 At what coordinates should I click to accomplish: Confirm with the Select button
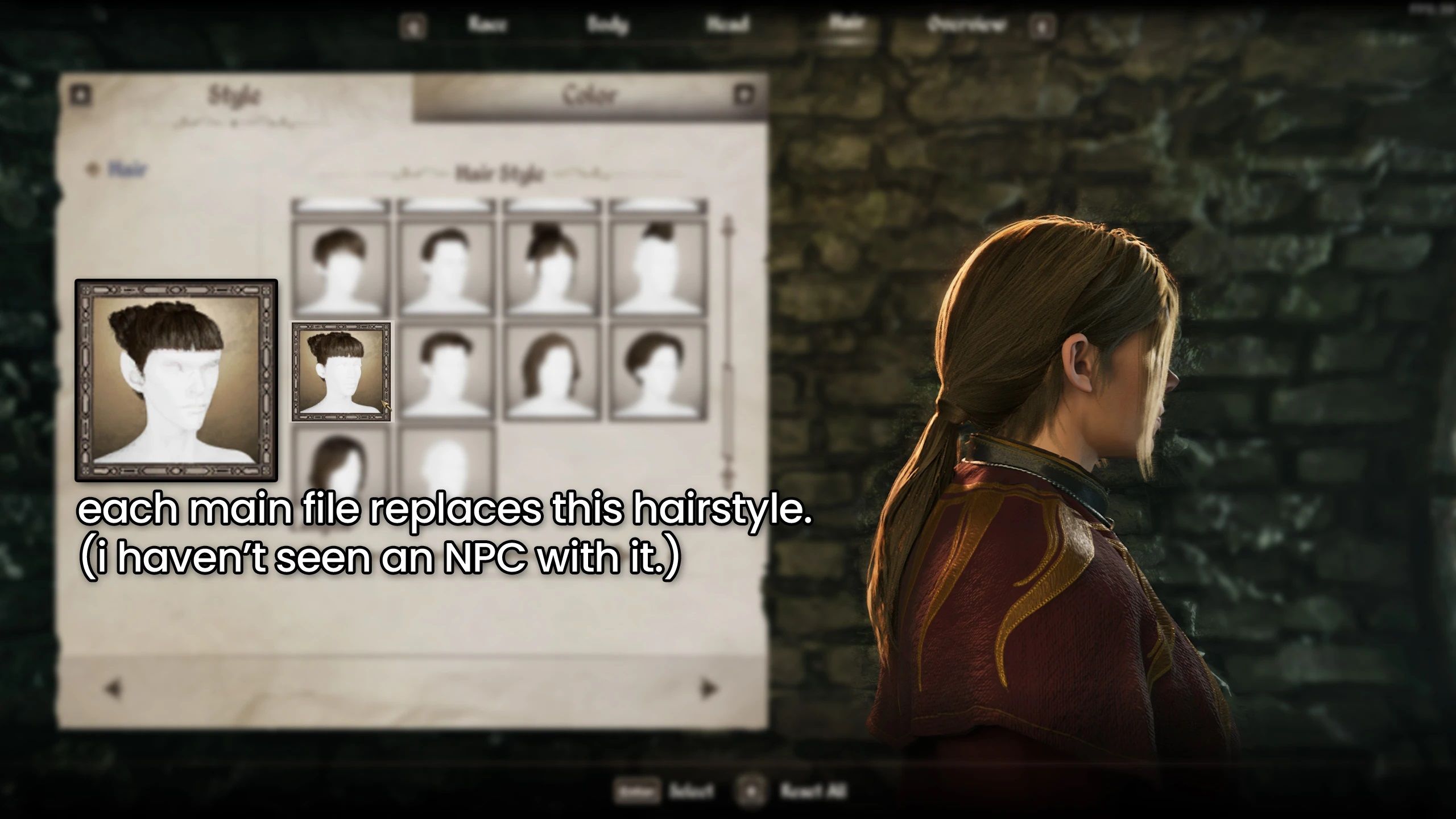click(x=690, y=789)
